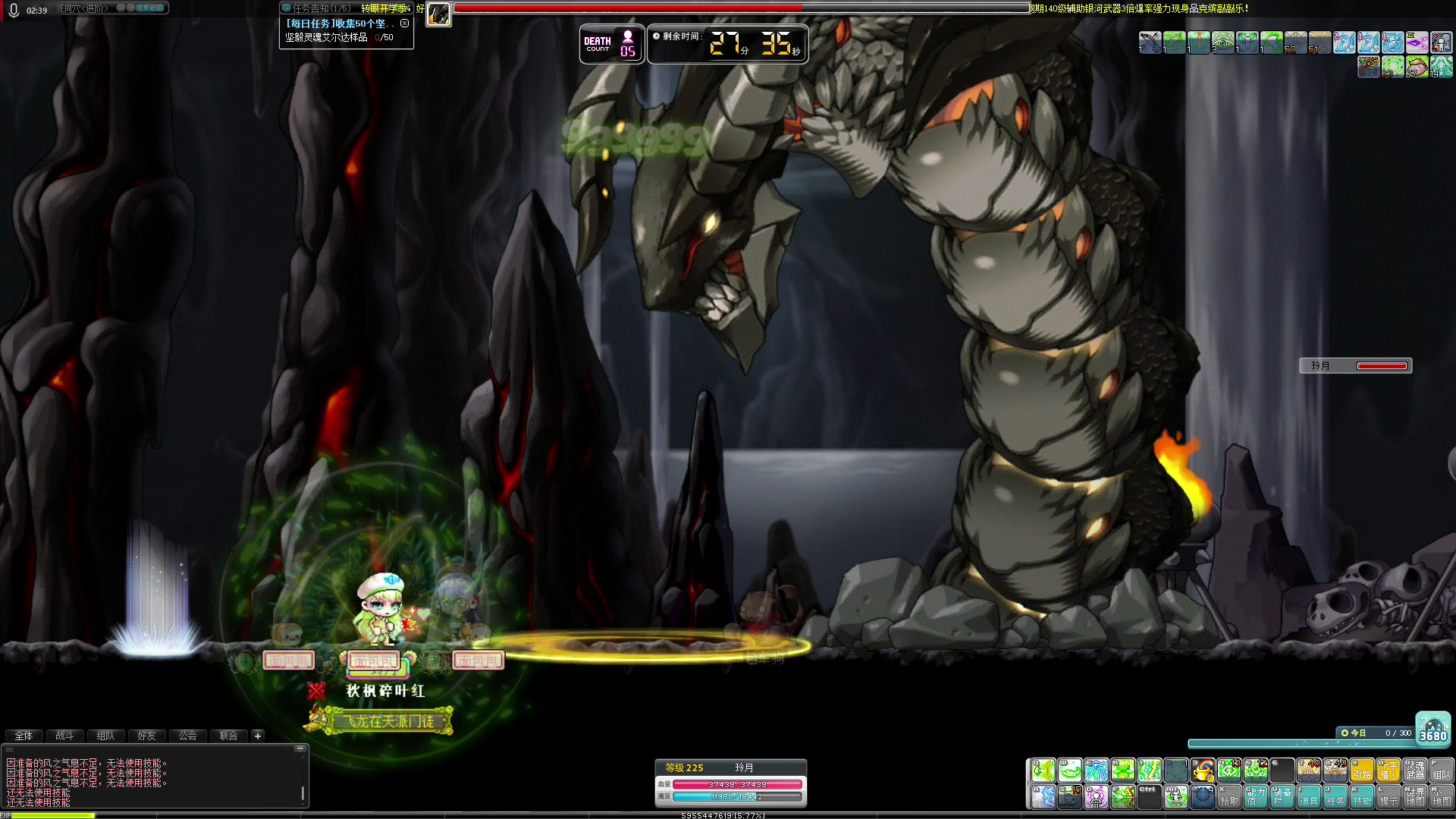Close the daily quest tracker entry
Screen dimensions: 1456x819
[x=404, y=24]
